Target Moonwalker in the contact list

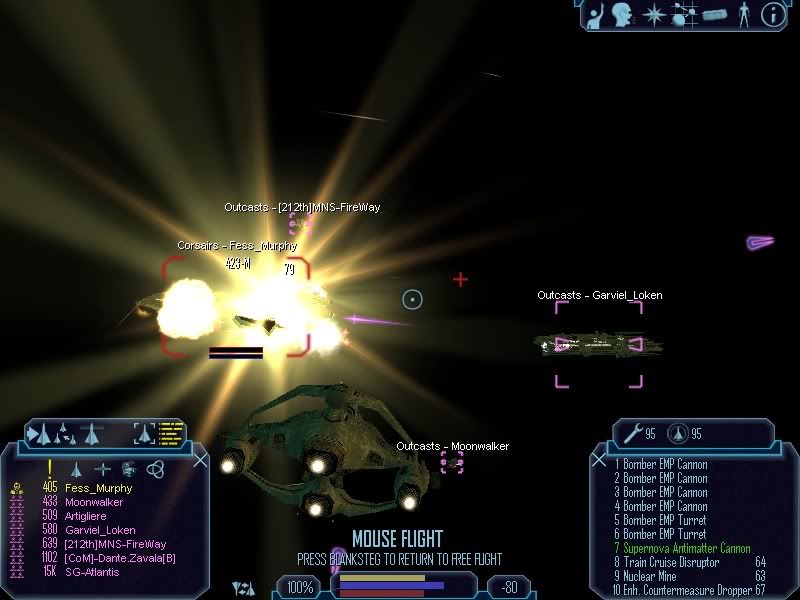coord(93,501)
